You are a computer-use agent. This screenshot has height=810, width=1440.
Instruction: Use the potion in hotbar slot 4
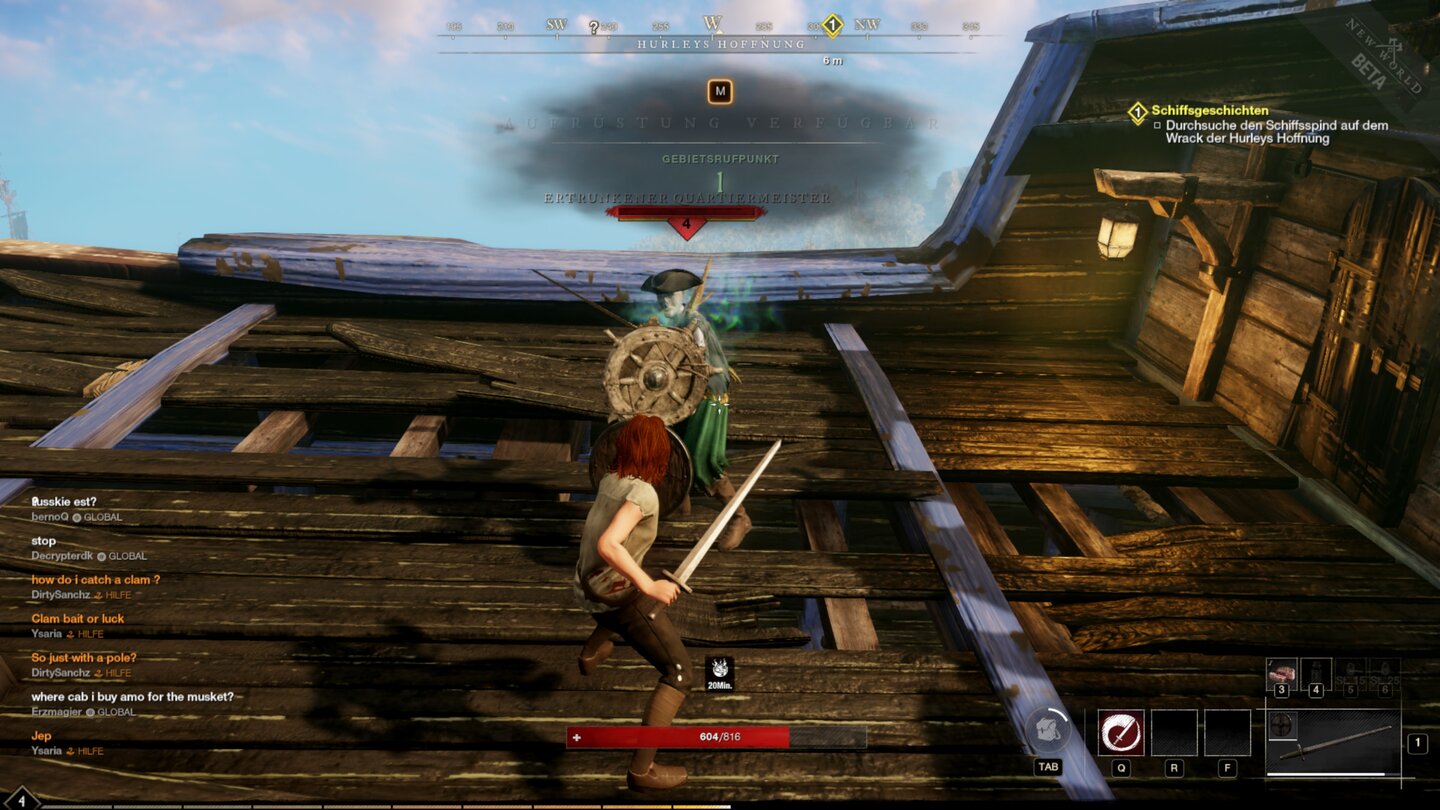pyautogui.click(x=1318, y=673)
